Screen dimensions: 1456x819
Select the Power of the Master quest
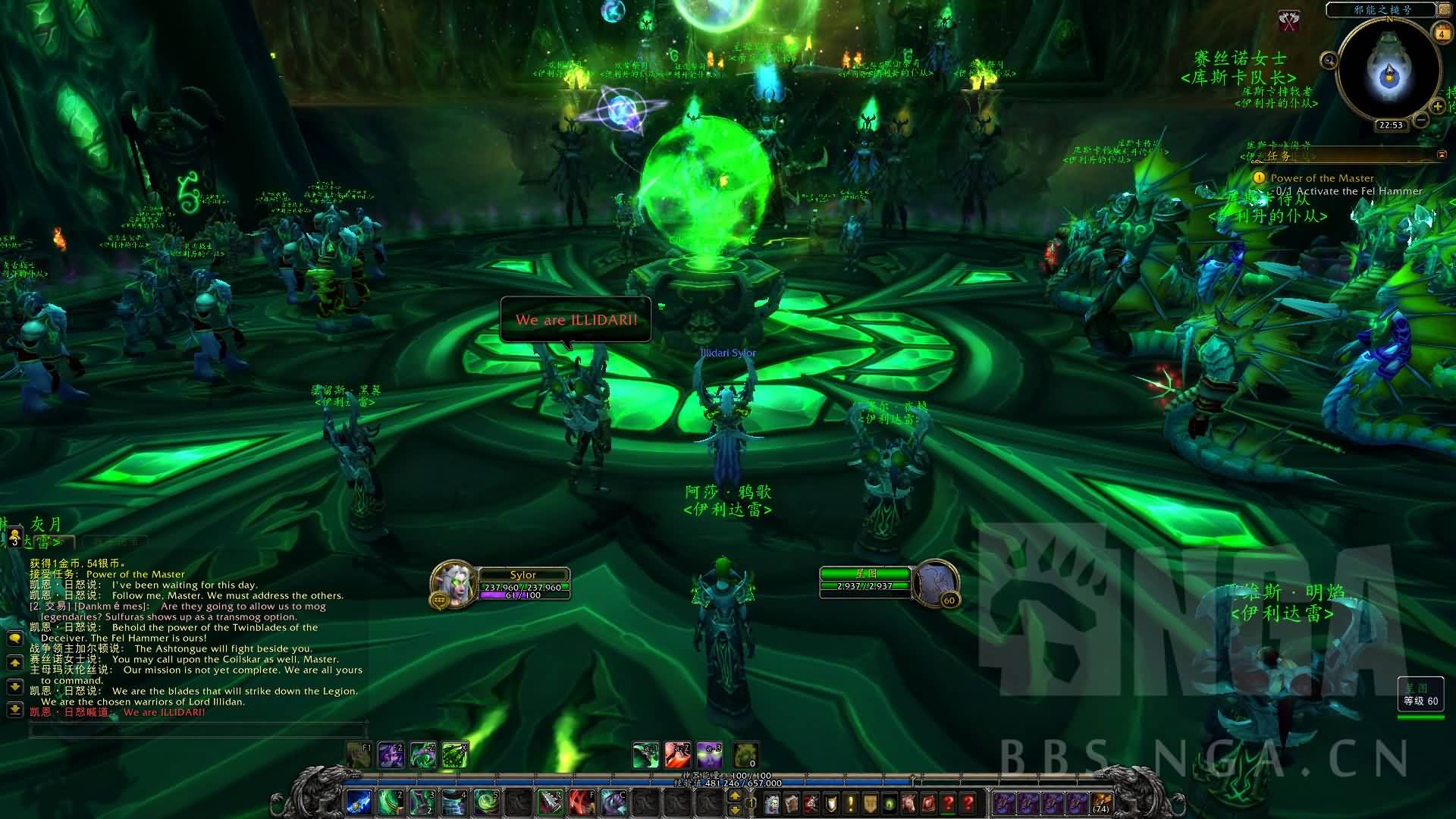click(1322, 178)
